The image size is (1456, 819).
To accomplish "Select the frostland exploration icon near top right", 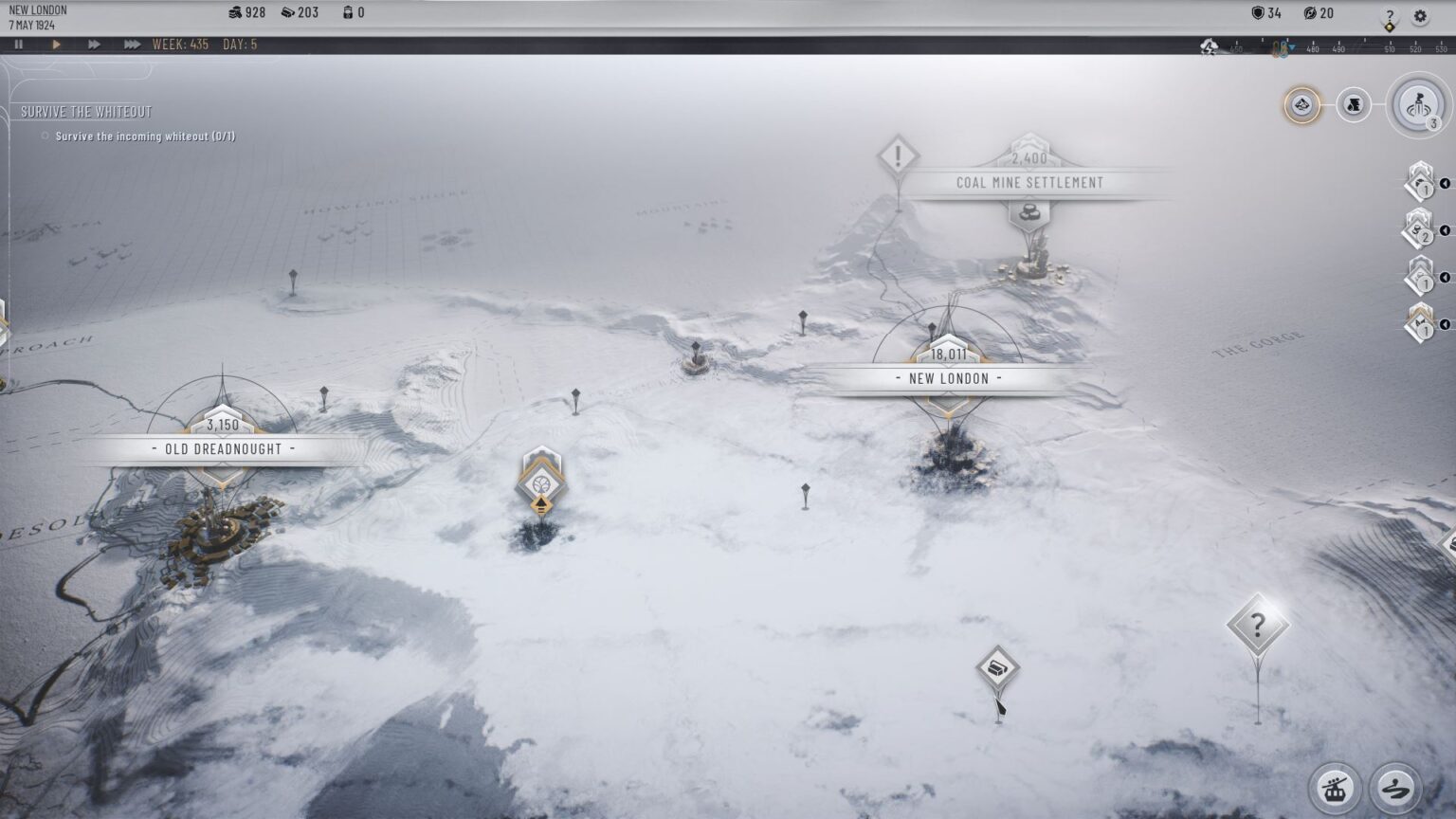I will [1302, 105].
